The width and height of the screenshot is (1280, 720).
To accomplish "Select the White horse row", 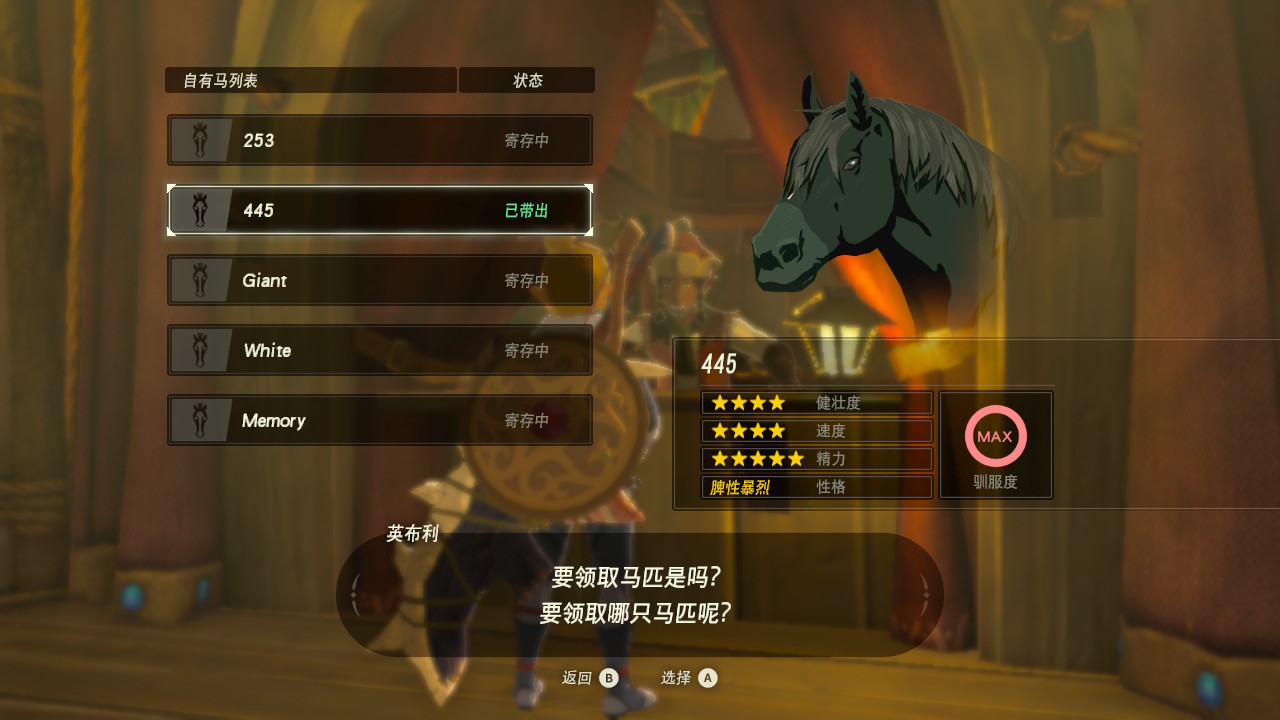I will click(x=380, y=350).
